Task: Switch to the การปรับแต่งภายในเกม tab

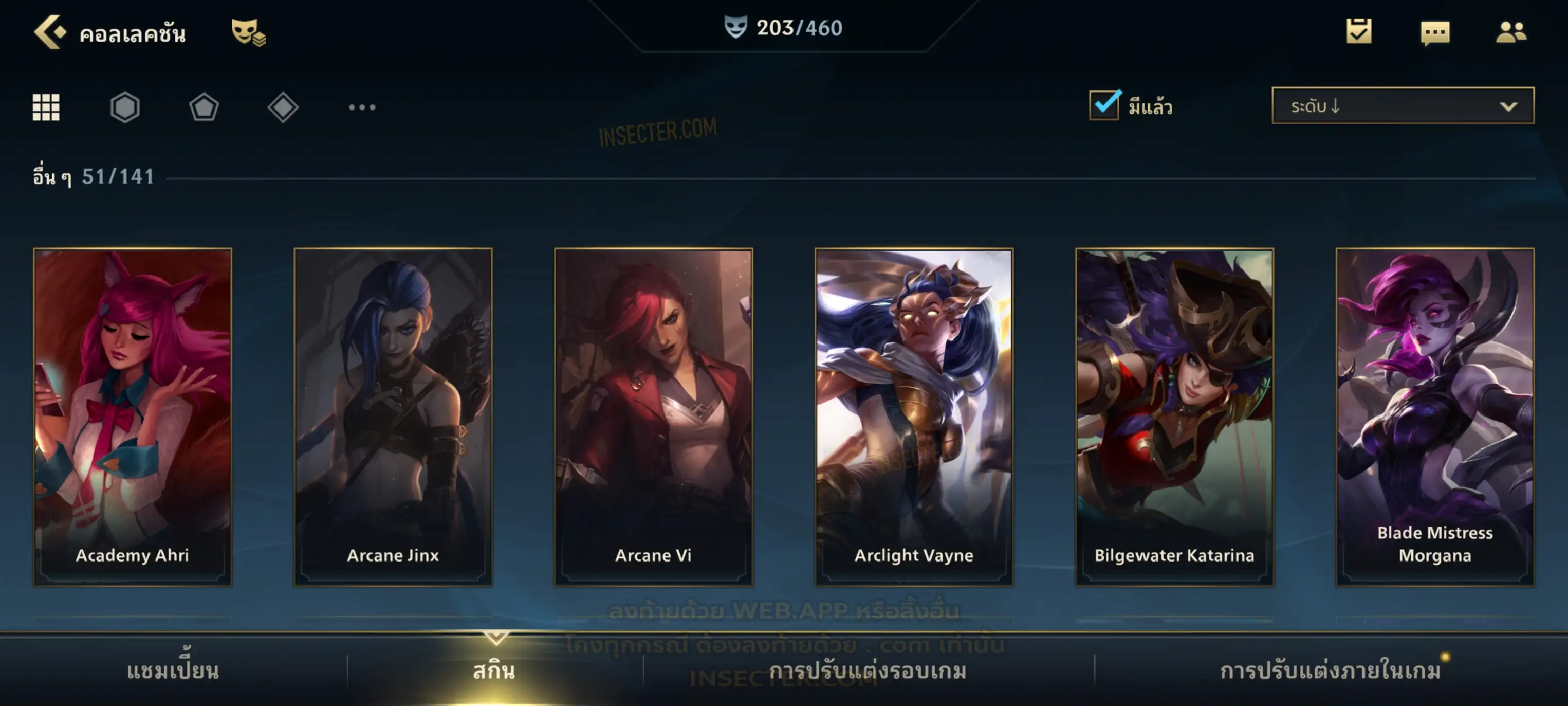Action: click(1330, 671)
